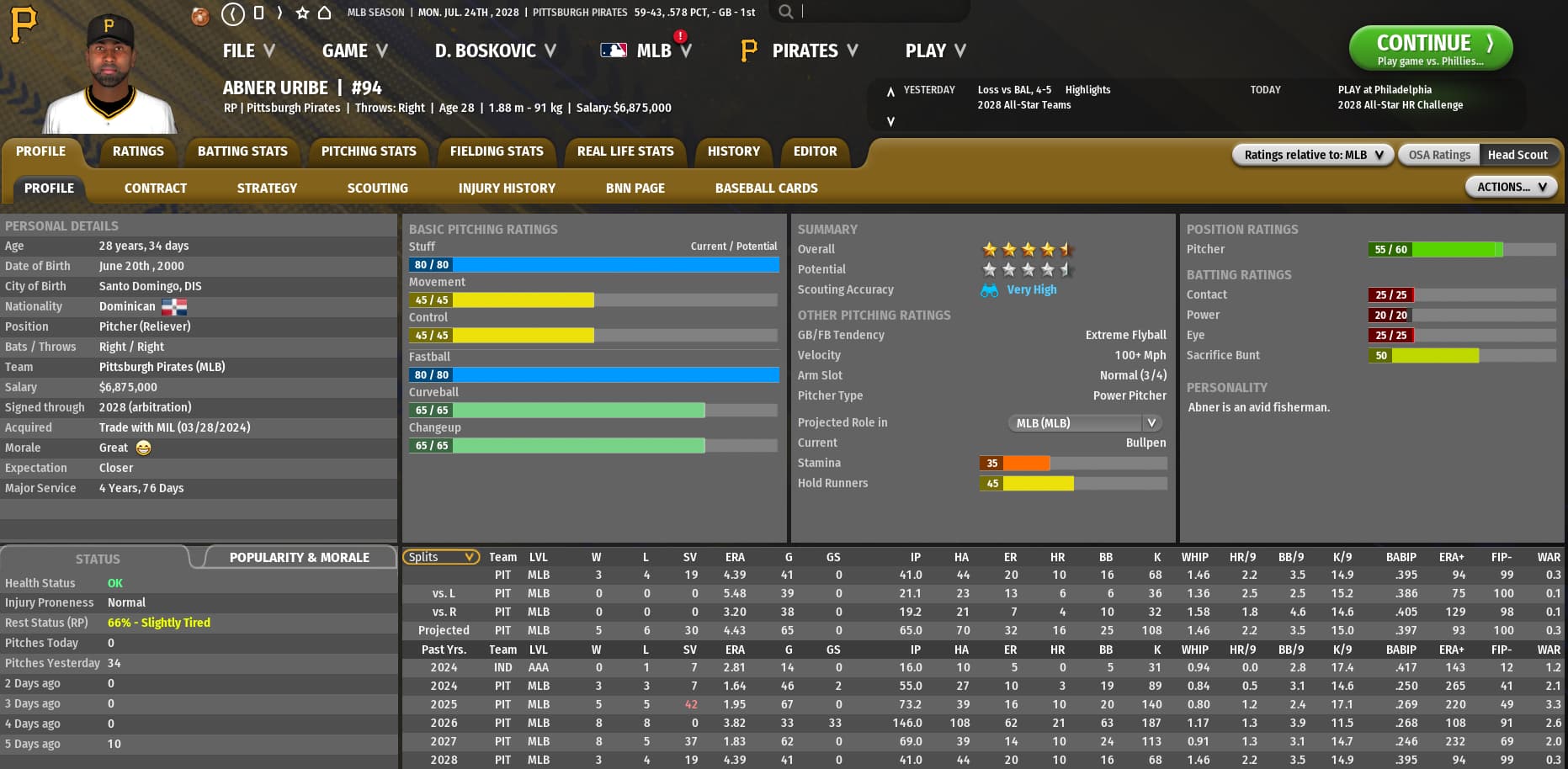This screenshot has height=769, width=1568.
Task: Open the File menu
Action: [x=248, y=51]
